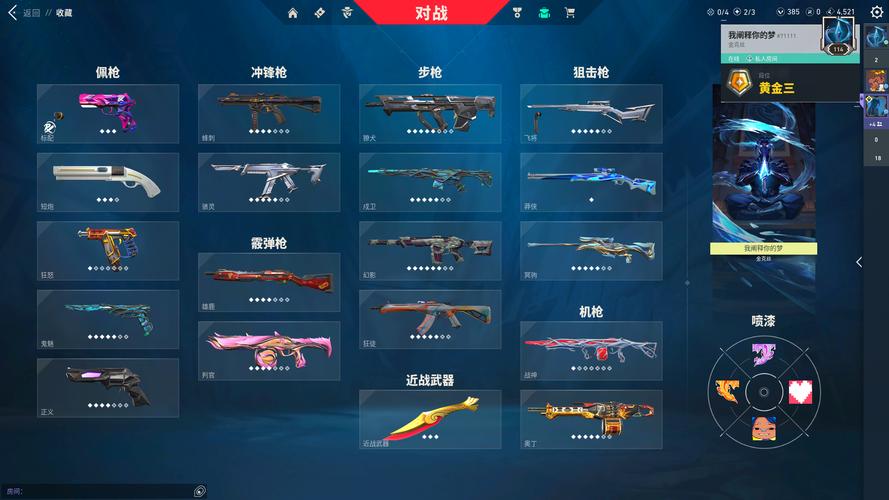The width and height of the screenshot is (889, 500).
Task: Choose the 短炮 white shotgun pistol slot
Action: tap(108, 181)
